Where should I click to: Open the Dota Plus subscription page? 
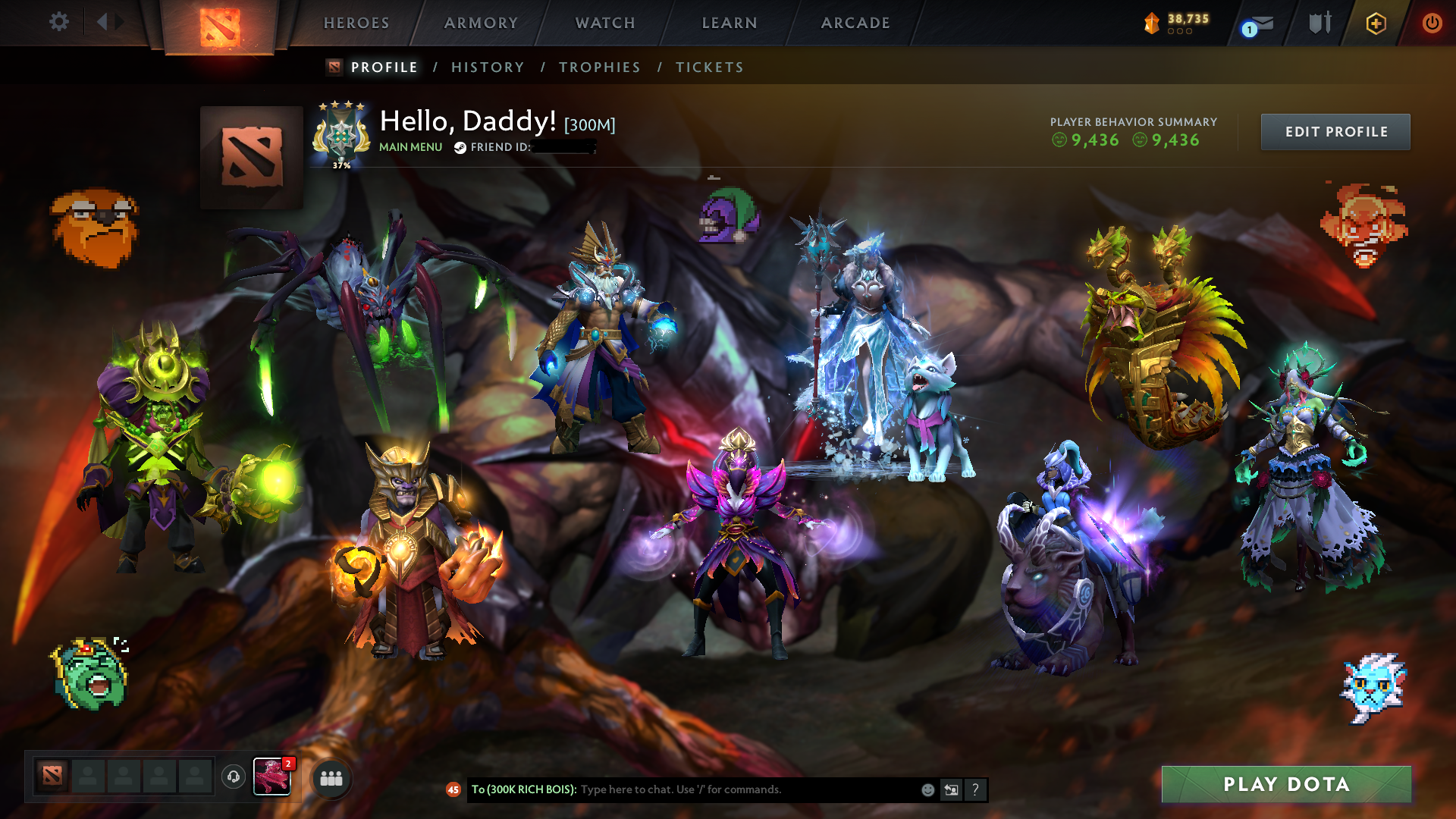tap(1375, 23)
